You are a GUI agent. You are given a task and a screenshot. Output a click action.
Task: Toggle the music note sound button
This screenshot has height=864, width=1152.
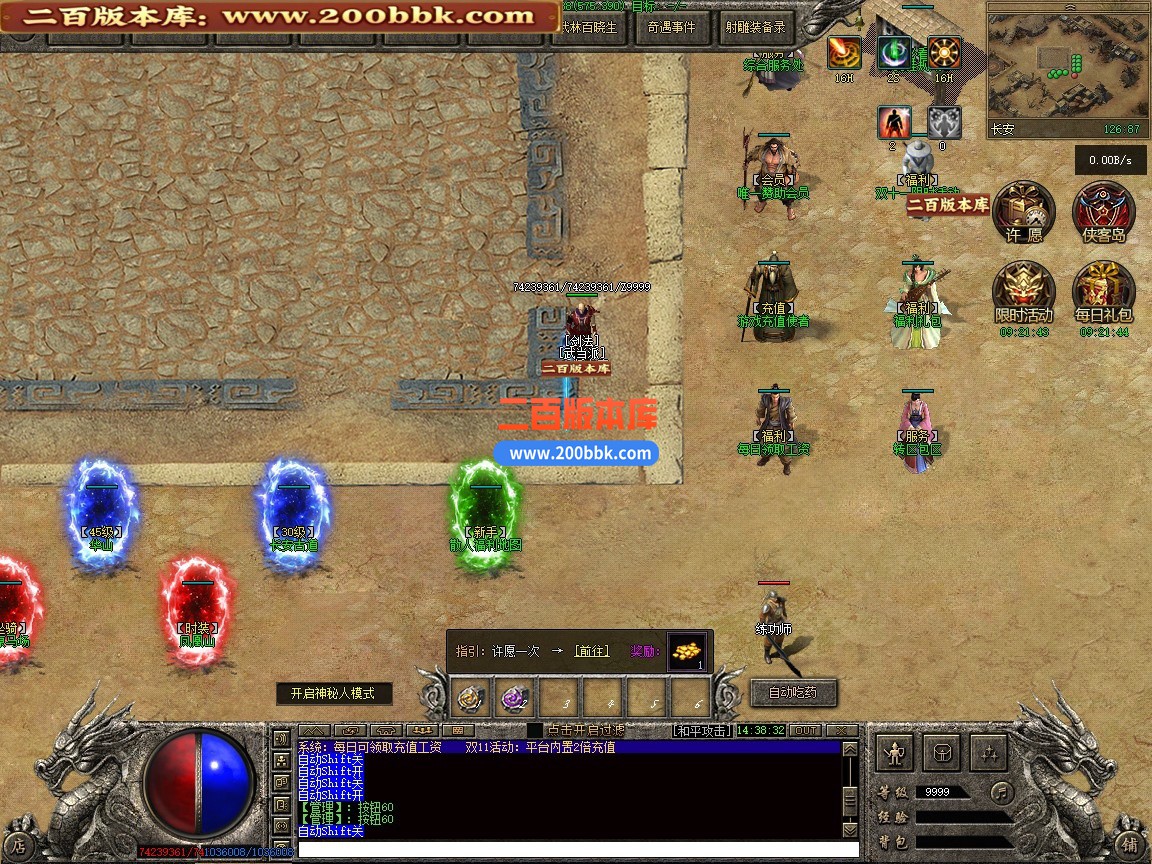point(1000,792)
